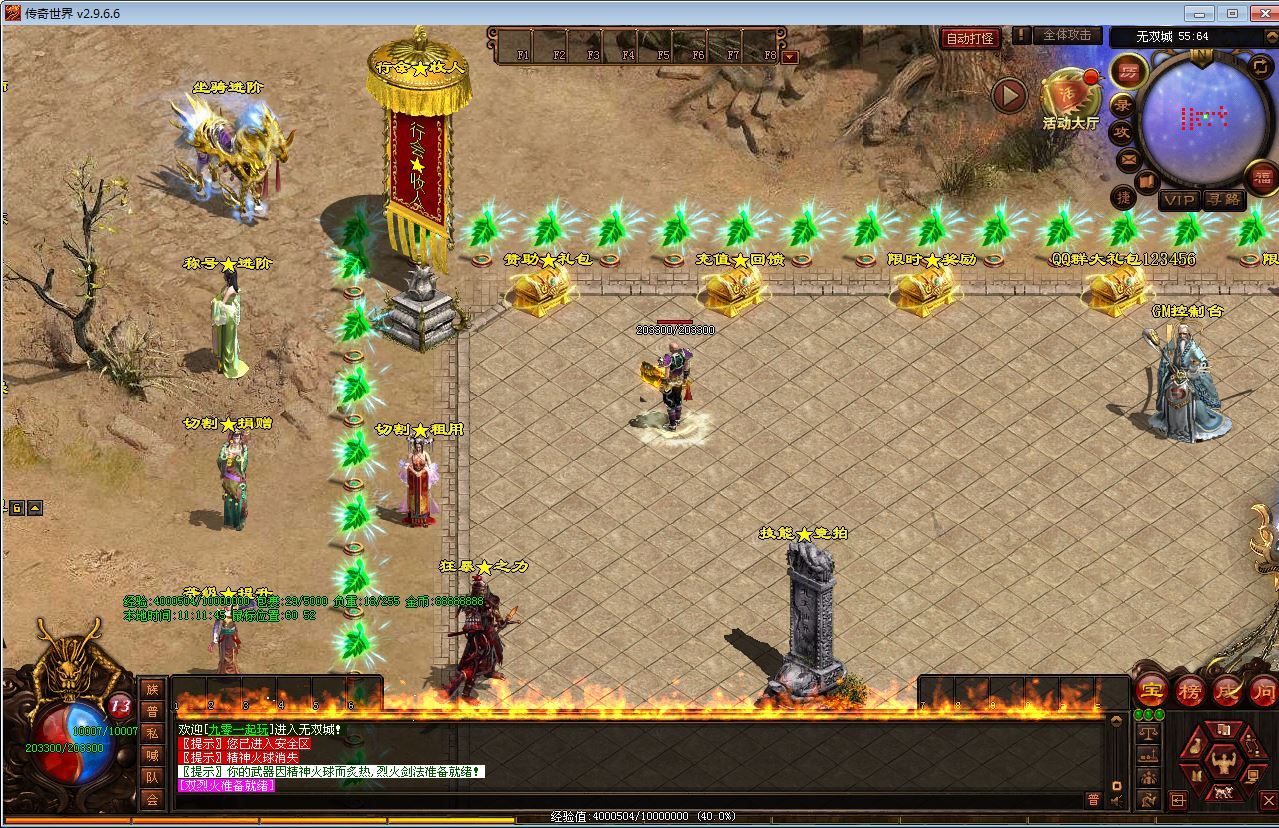Open the 福 welfare button
The width and height of the screenshot is (1279, 828).
[1264, 178]
